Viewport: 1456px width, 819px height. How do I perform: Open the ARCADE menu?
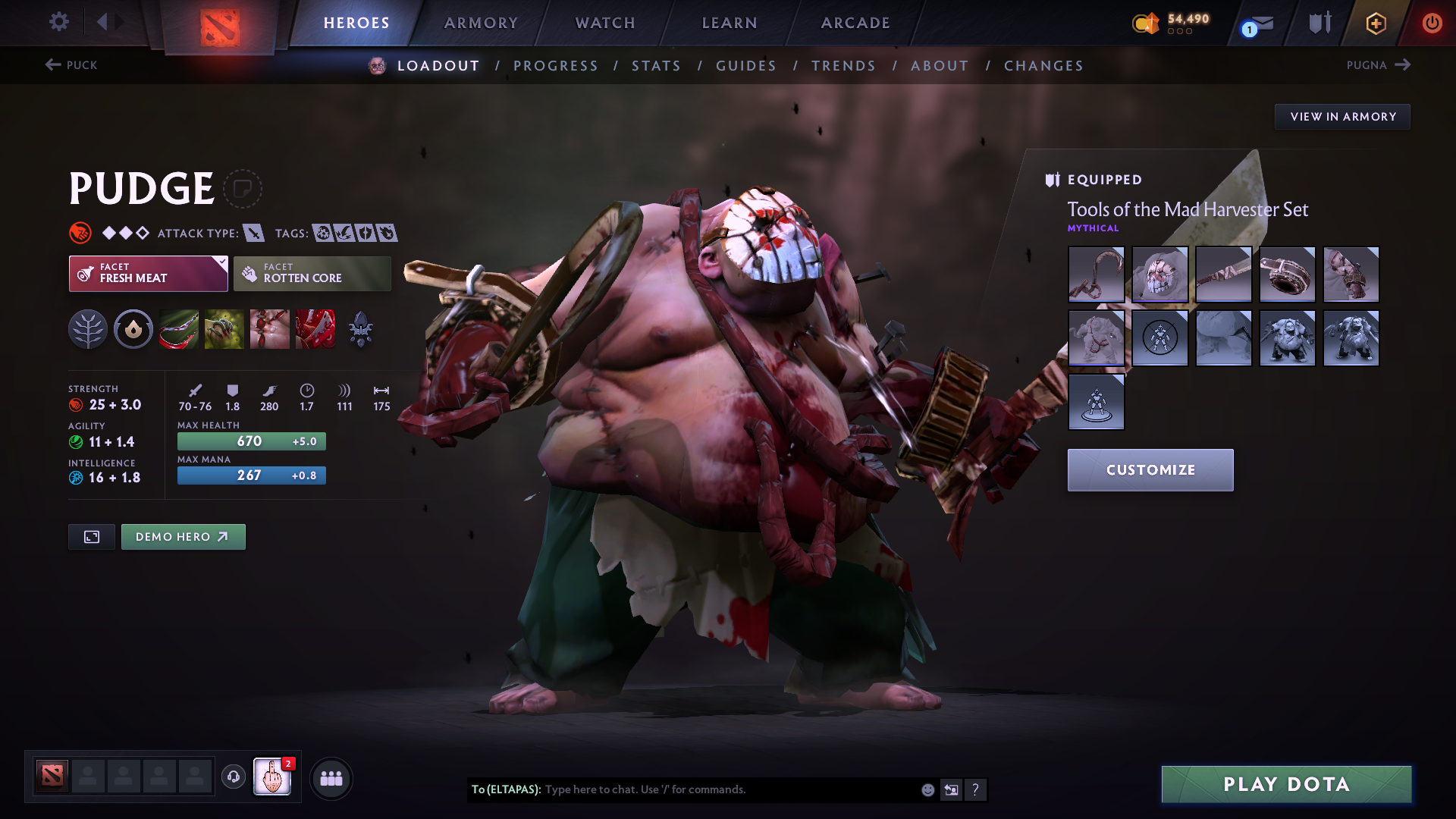[855, 23]
